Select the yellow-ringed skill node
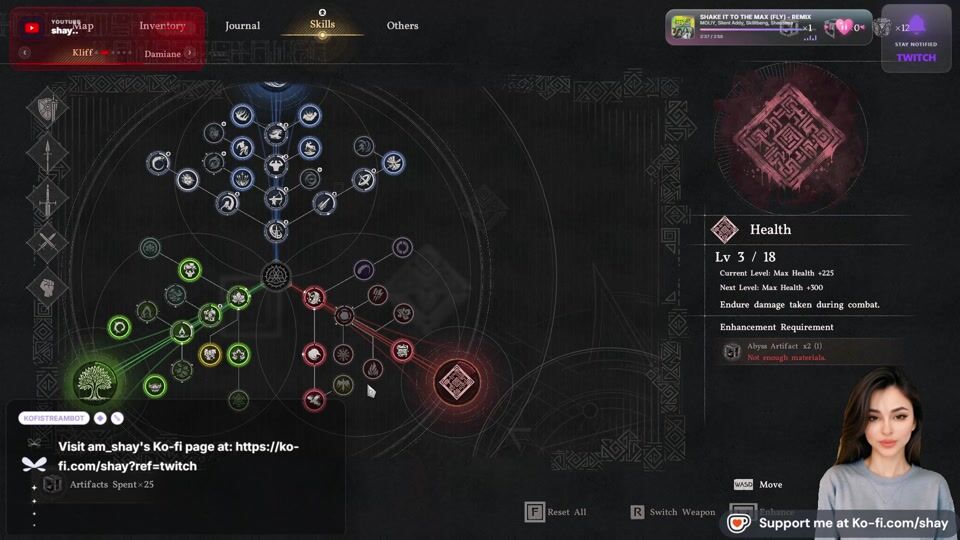The image size is (960, 540). 210,353
